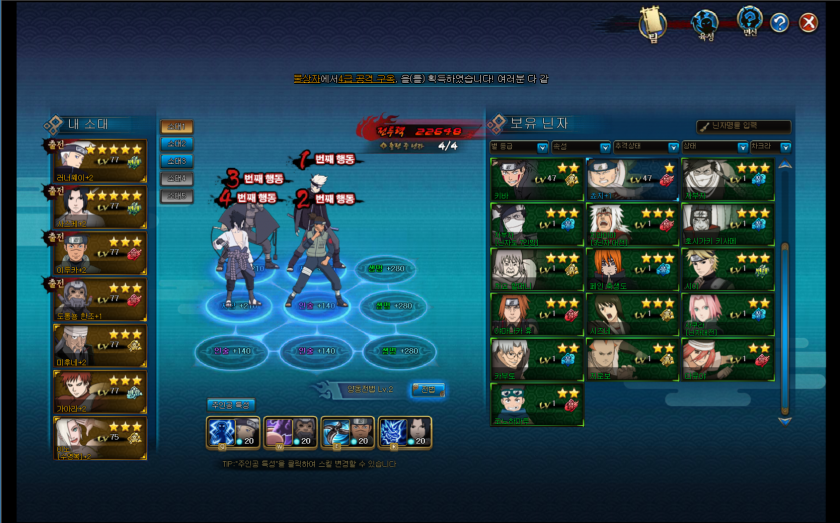Choose the 가아라 card in squad list
Screen dimensions: 840x523
(x=100, y=391)
